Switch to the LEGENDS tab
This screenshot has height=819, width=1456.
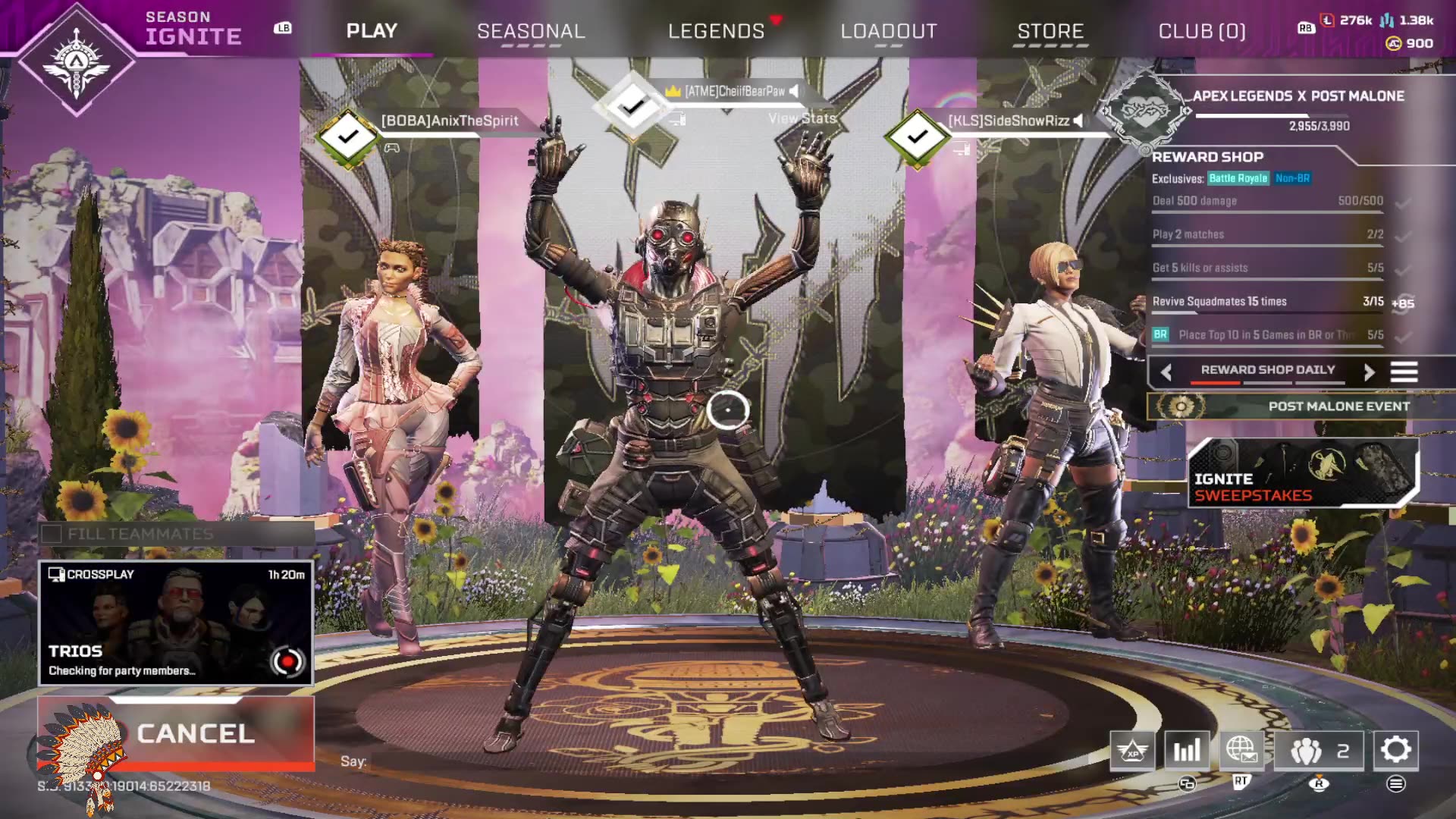(715, 30)
